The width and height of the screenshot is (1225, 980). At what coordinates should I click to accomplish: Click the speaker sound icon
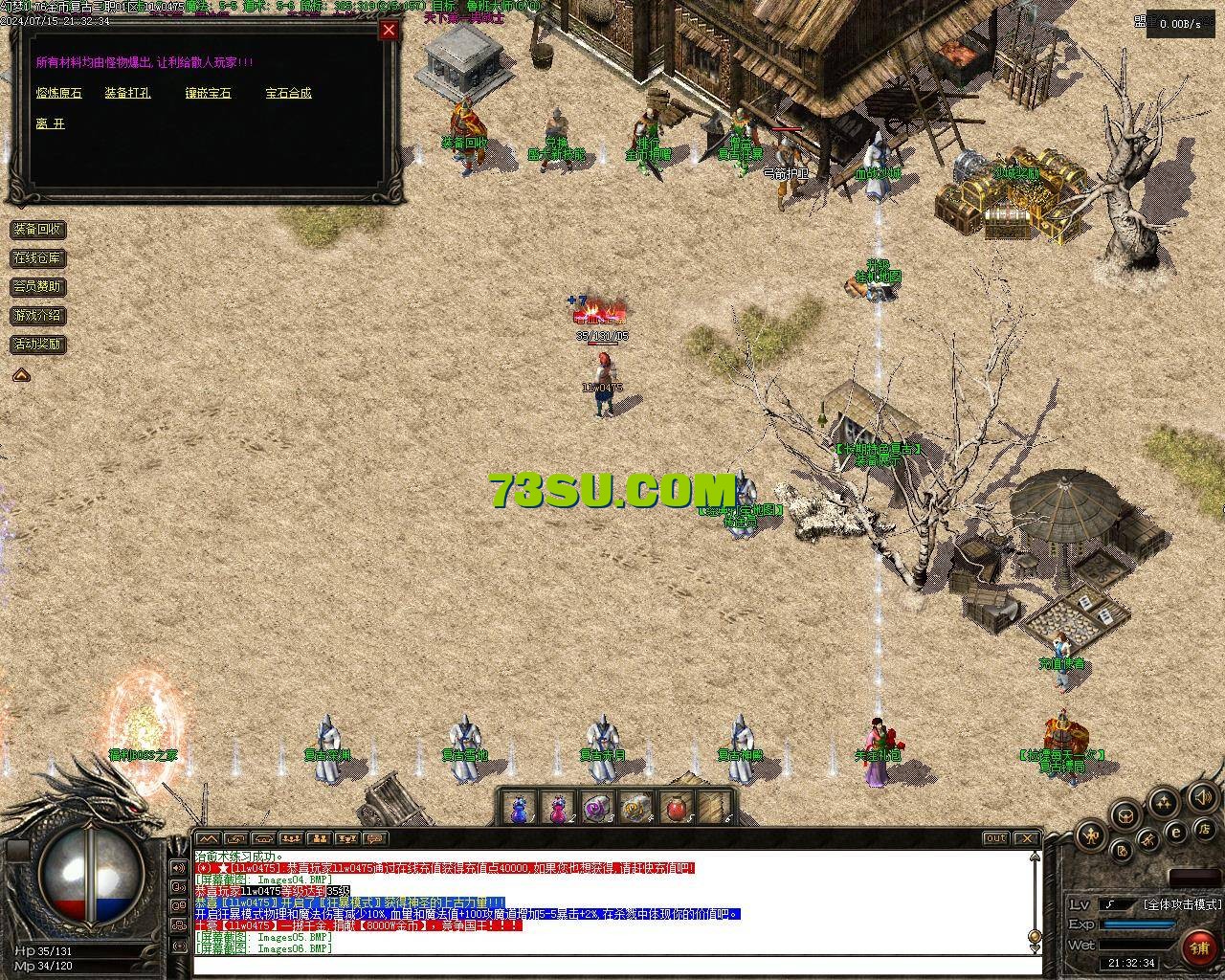1201,796
